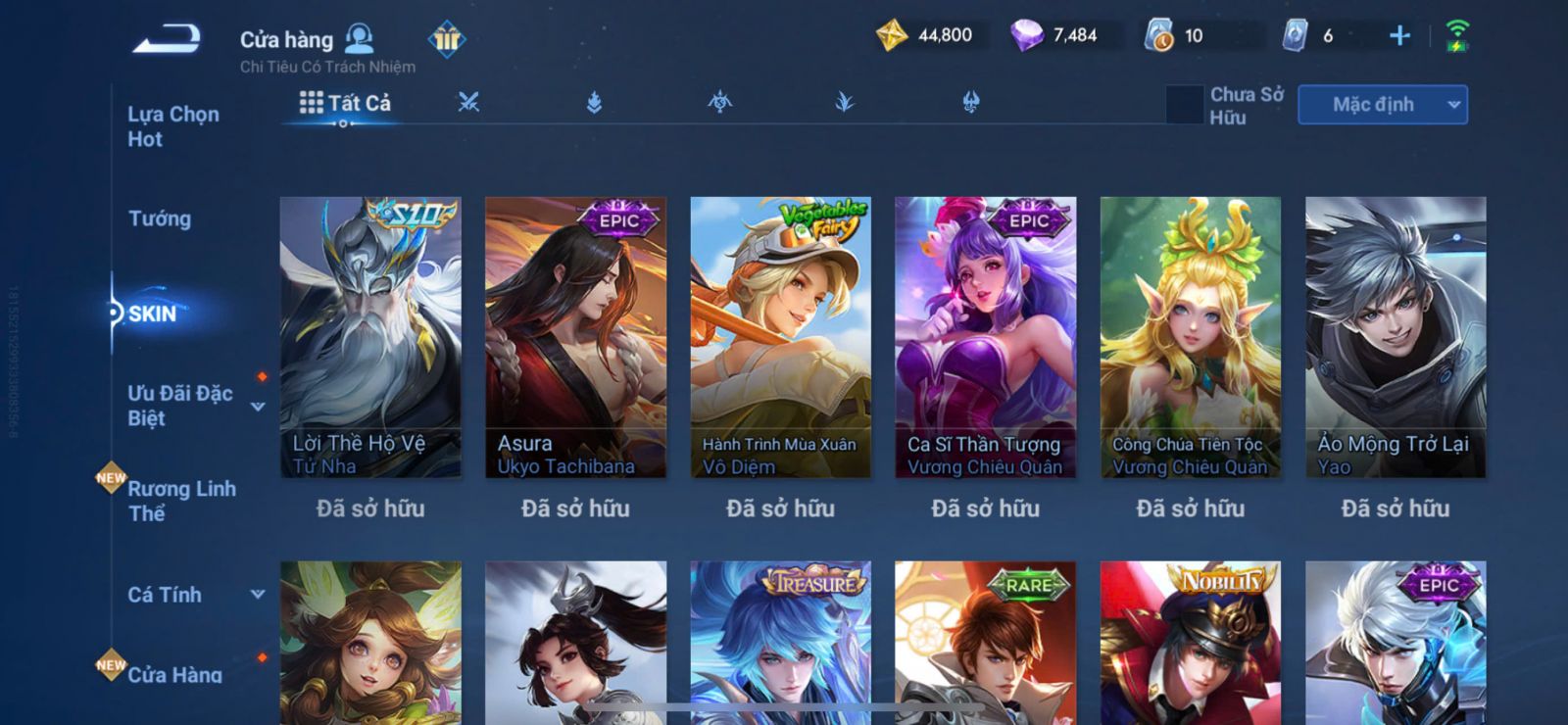Viewport: 1568px width, 725px height.
Task: Toggle the Chưa Sở Hữu checkbox
Action: [x=1184, y=105]
